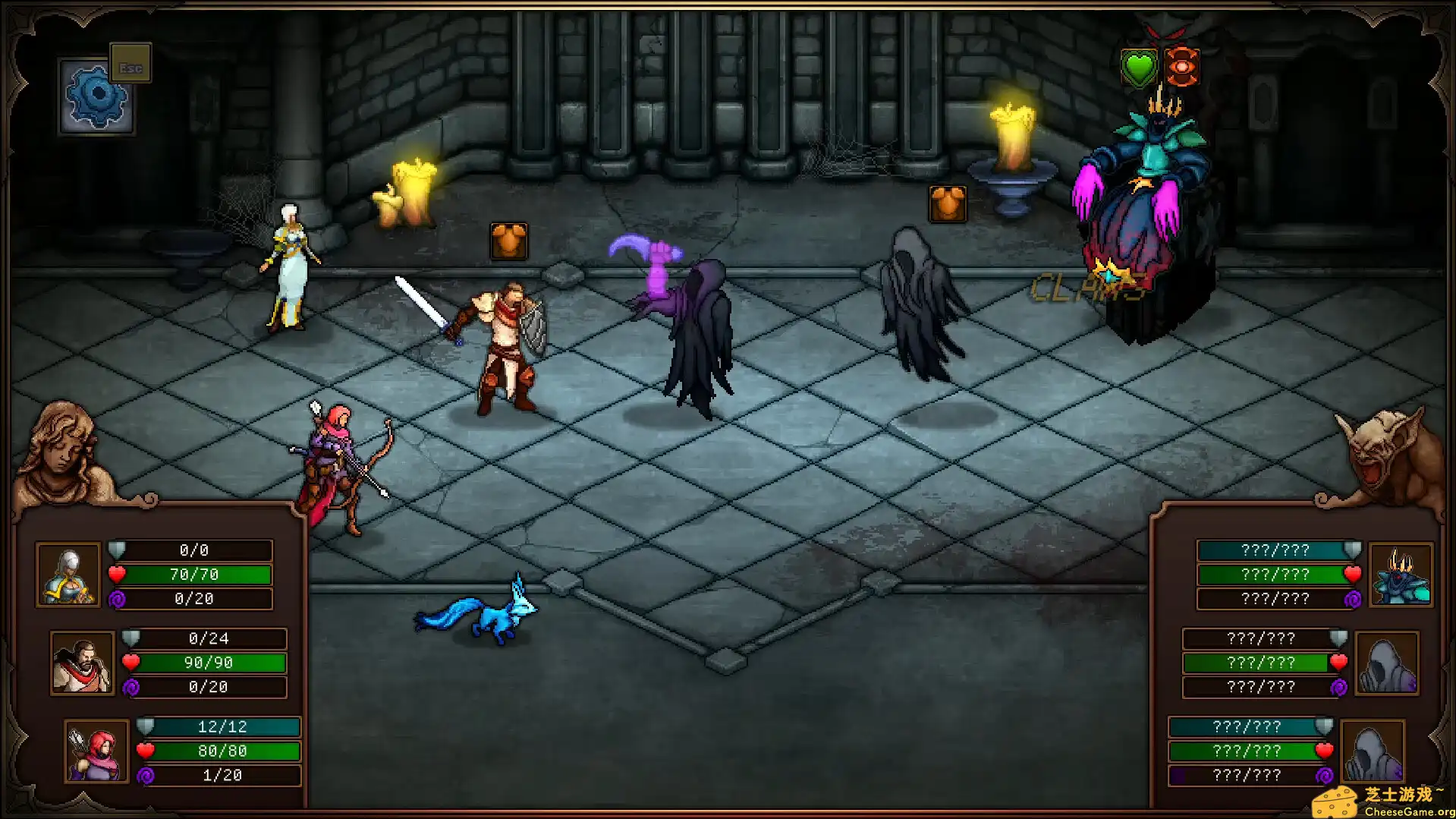Click the archer's 80/80 green health bar
Image resolution: width=1456 pixels, height=819 pixels.
(x=222, y=751)
